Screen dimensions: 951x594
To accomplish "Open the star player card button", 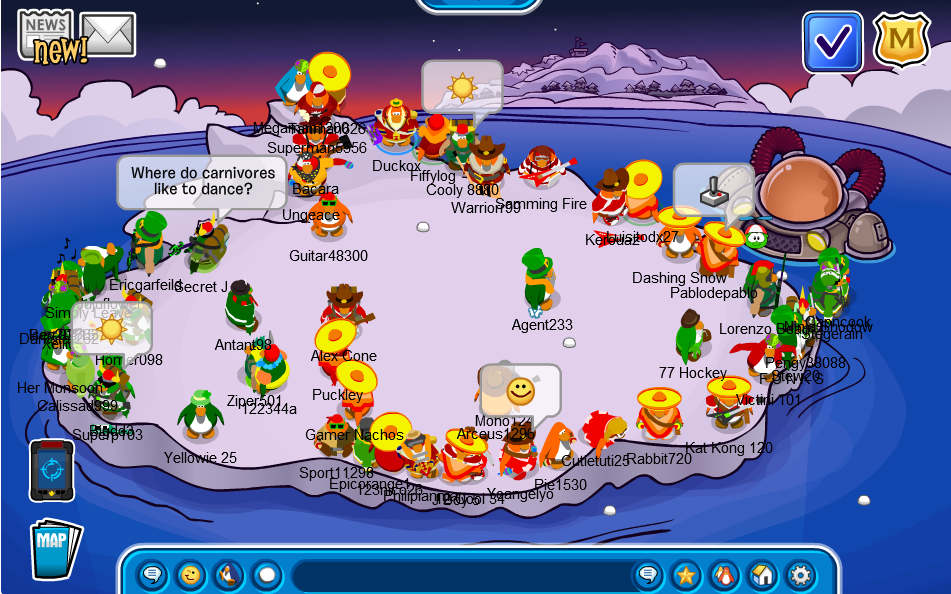I will (686, 575).
